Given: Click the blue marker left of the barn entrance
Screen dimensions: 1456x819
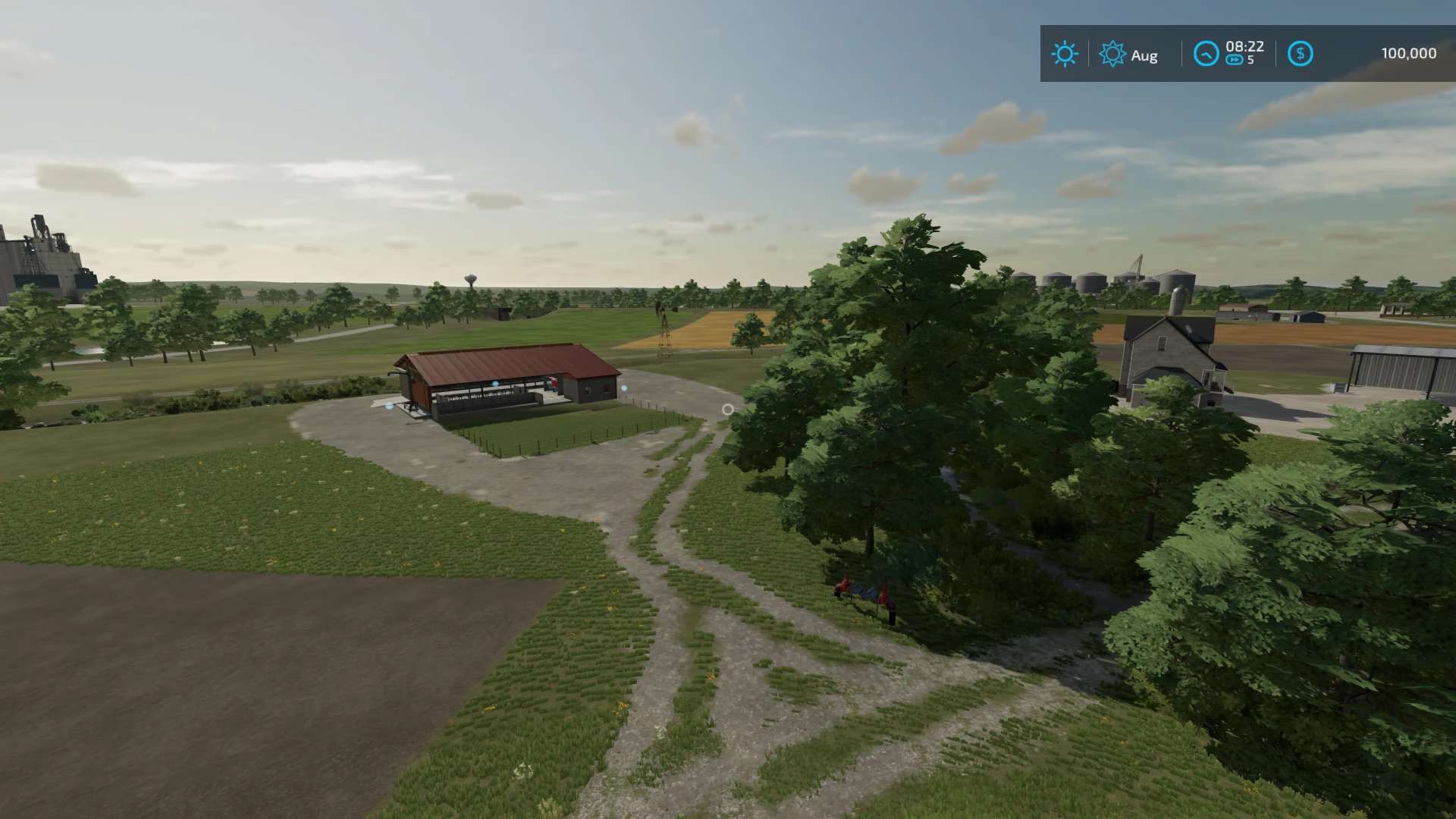Looking at the screenshot, I should pyautogui.click(x=389, y=406).
